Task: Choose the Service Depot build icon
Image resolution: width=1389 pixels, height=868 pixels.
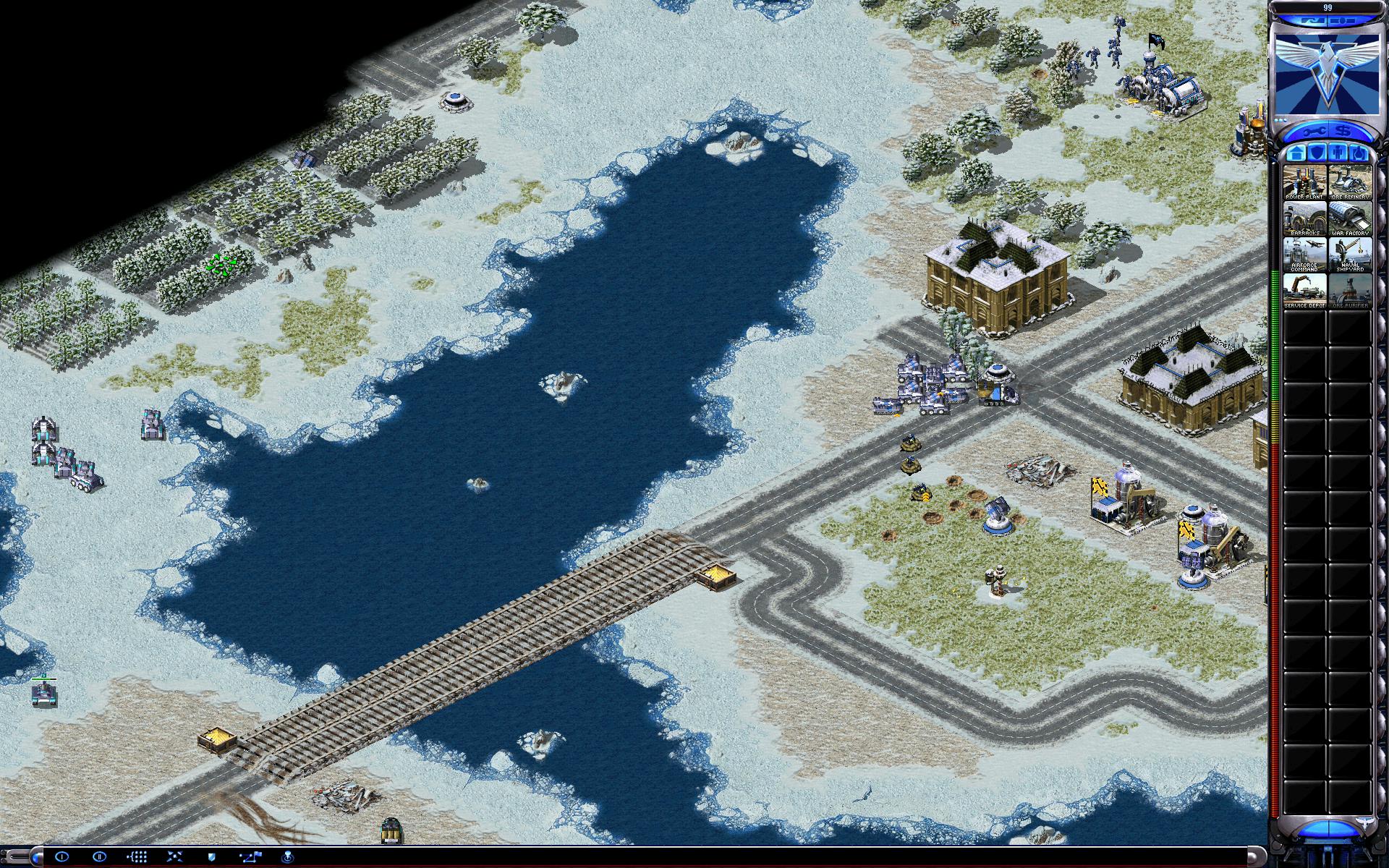Action: click(1304, 291)
